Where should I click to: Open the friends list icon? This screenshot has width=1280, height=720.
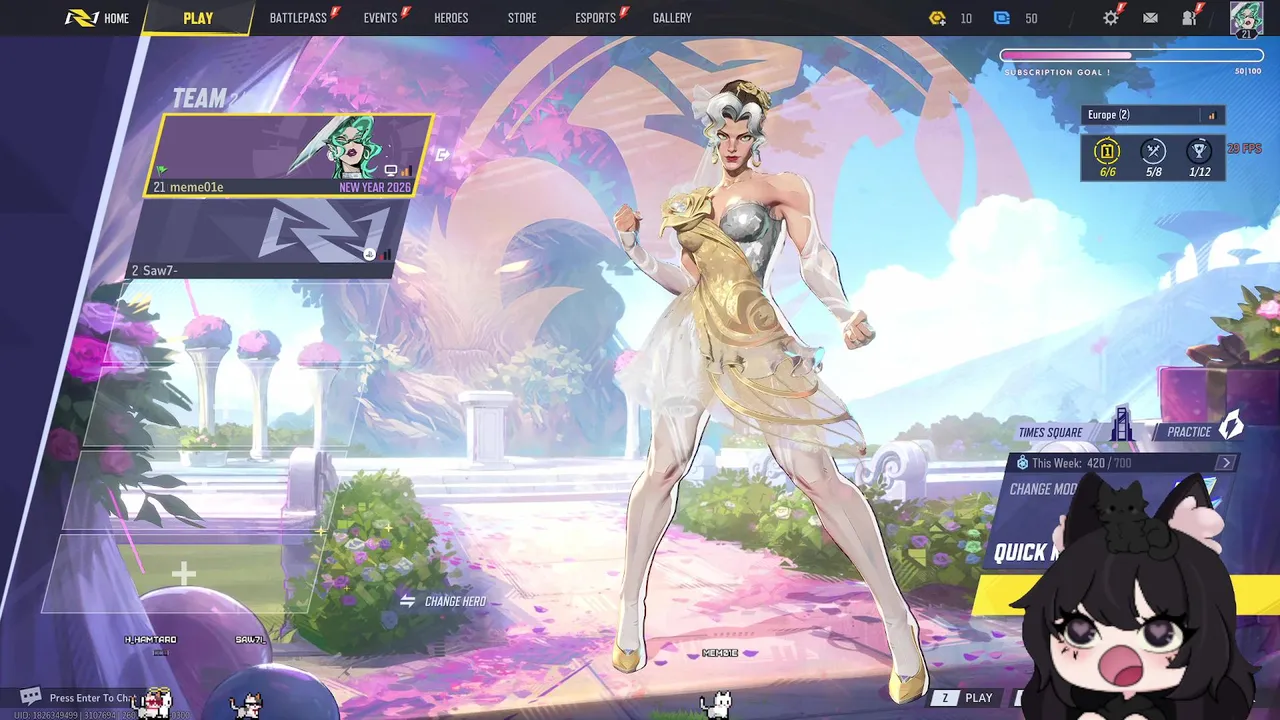[1189, 18]
